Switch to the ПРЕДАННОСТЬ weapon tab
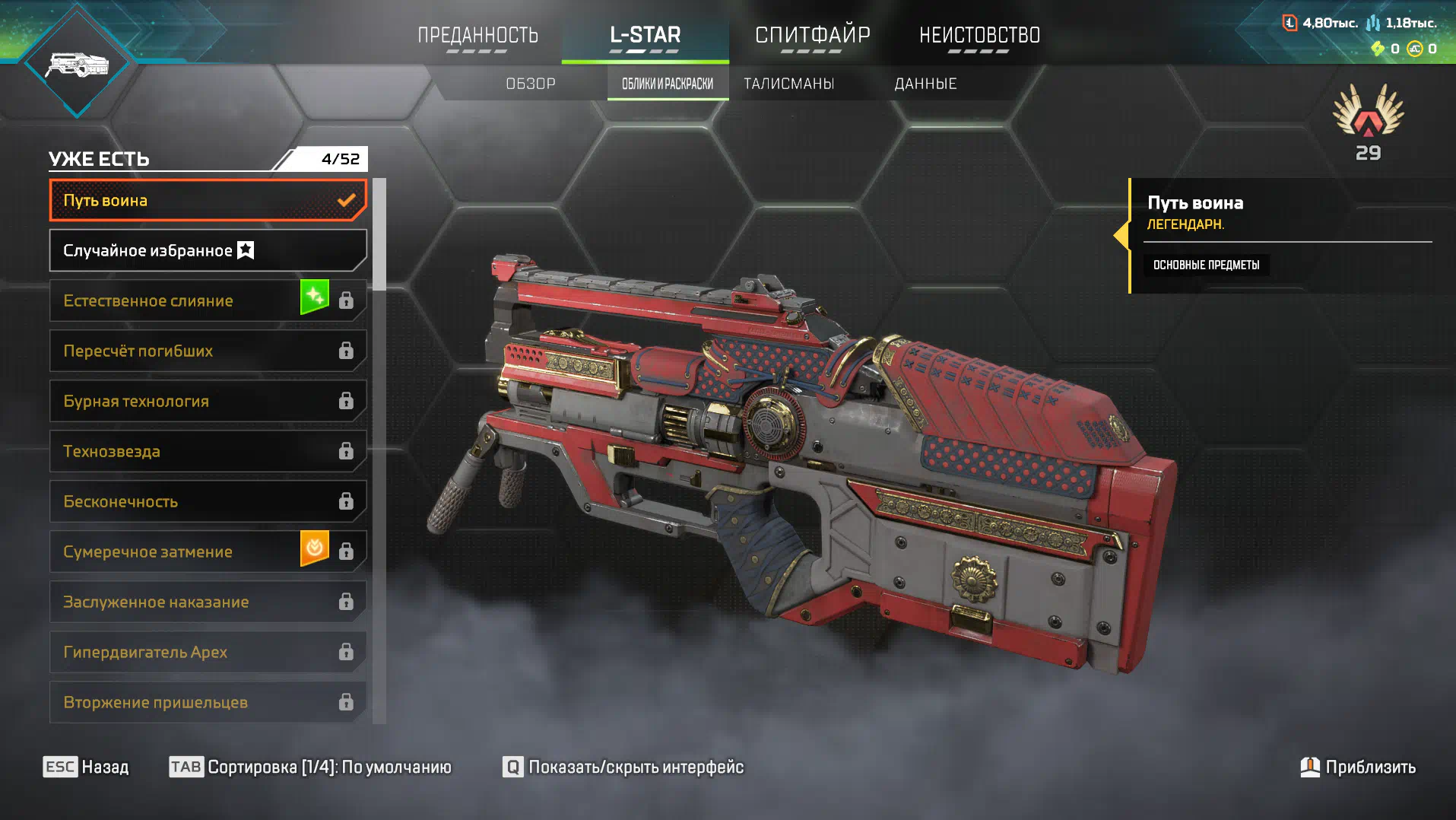 click(477, 35)
